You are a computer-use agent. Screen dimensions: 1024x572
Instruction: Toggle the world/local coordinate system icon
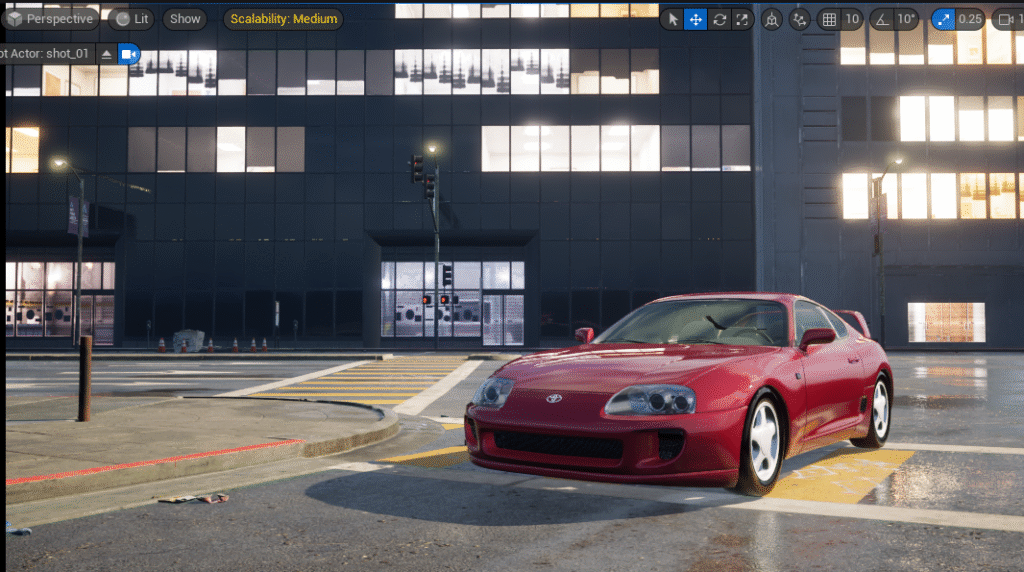(x=772, y=19)
